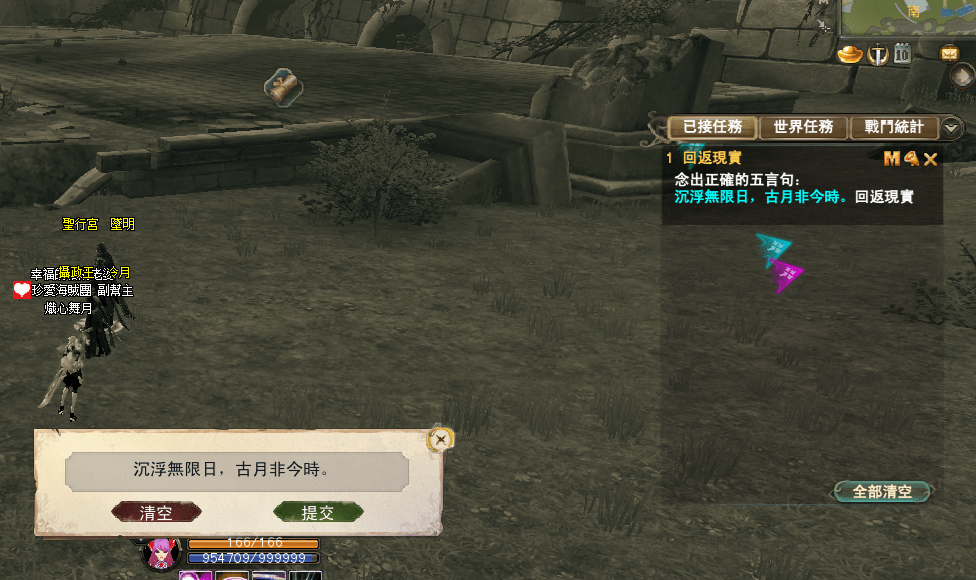
Task: Collapse the quest tracker with the arrow button
Action: 952,128
